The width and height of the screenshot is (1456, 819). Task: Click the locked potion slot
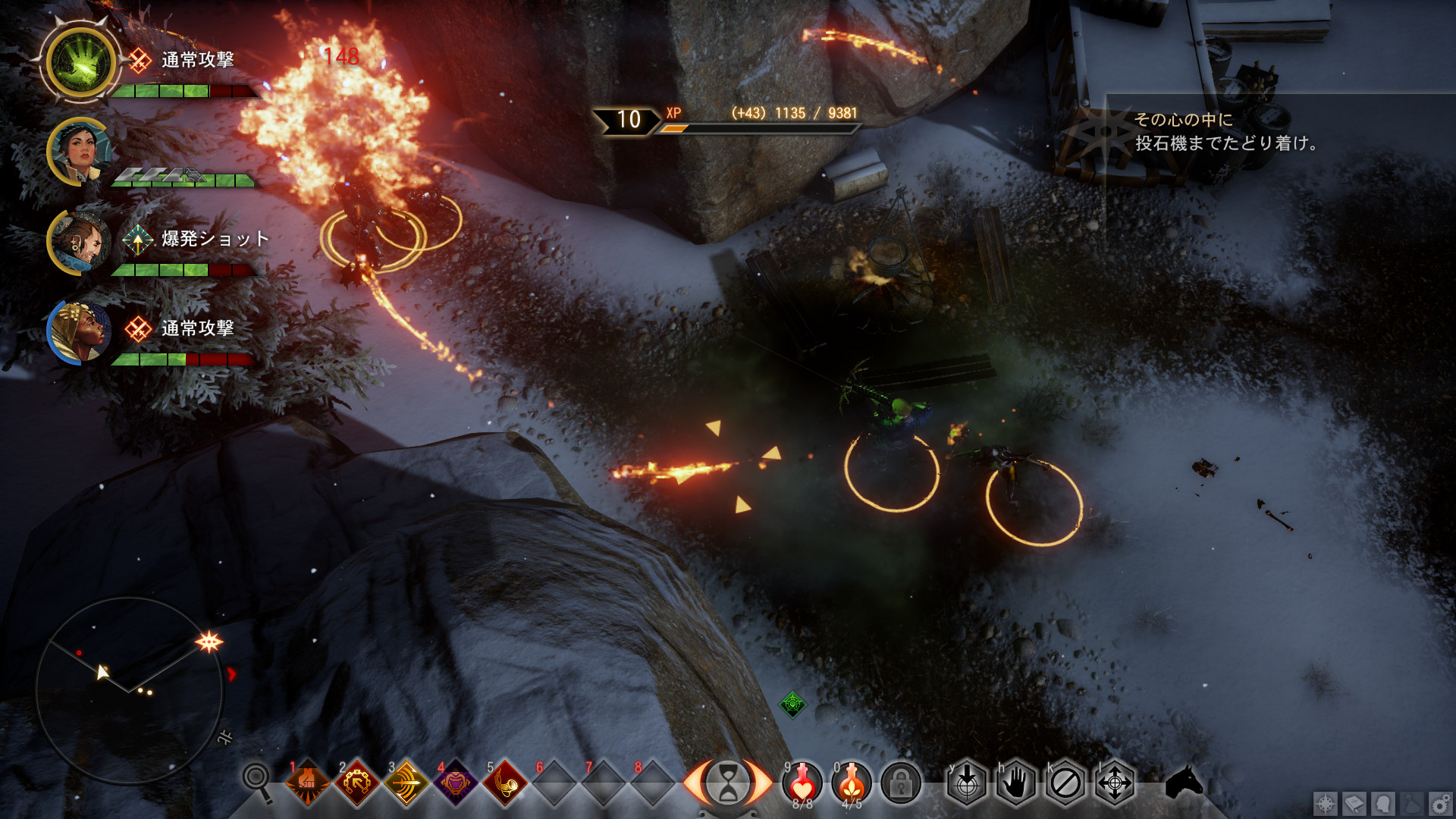pos(900,783)
